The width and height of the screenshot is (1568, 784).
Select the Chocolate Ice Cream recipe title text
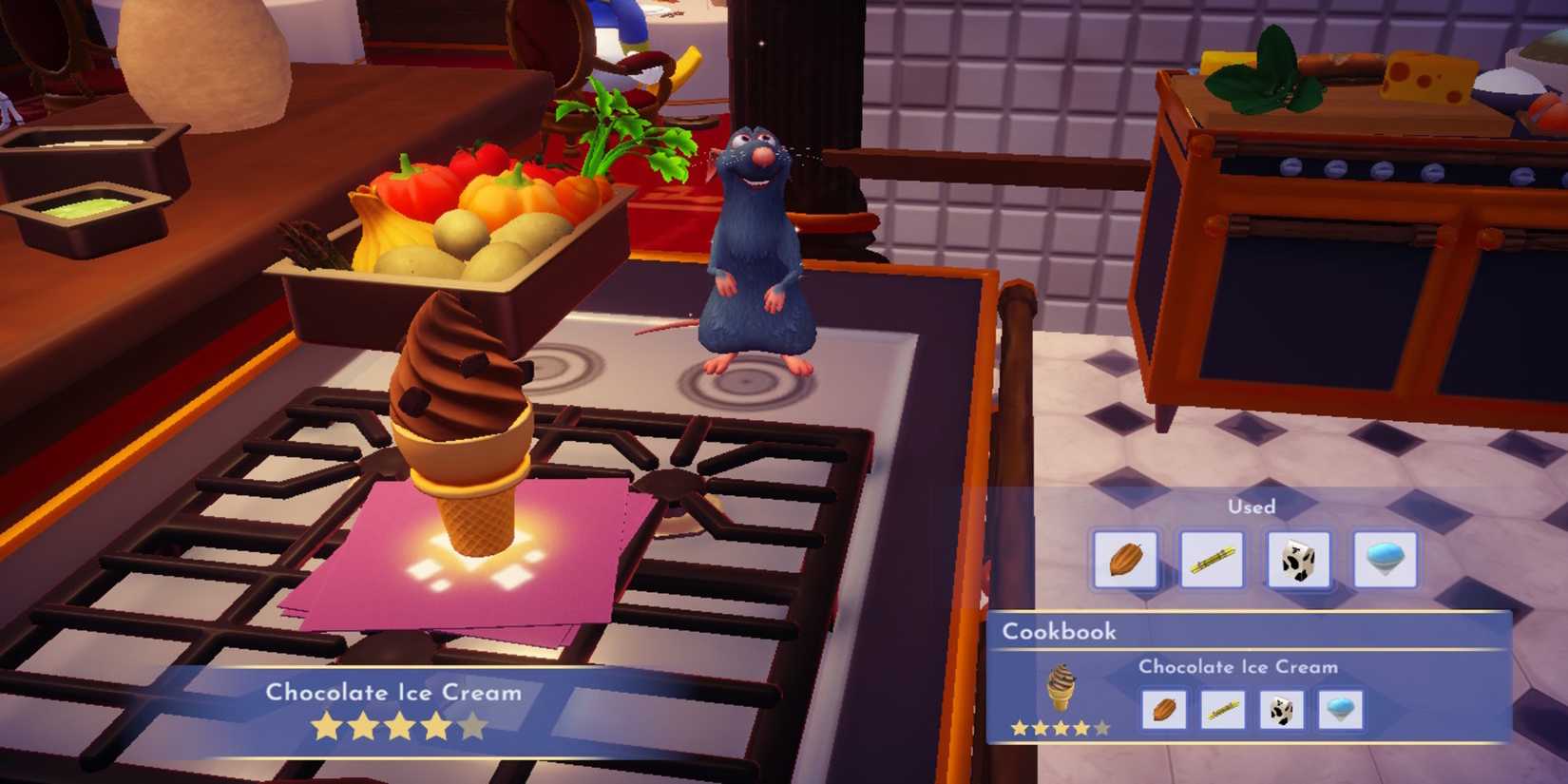click(x=1237, y=667)
